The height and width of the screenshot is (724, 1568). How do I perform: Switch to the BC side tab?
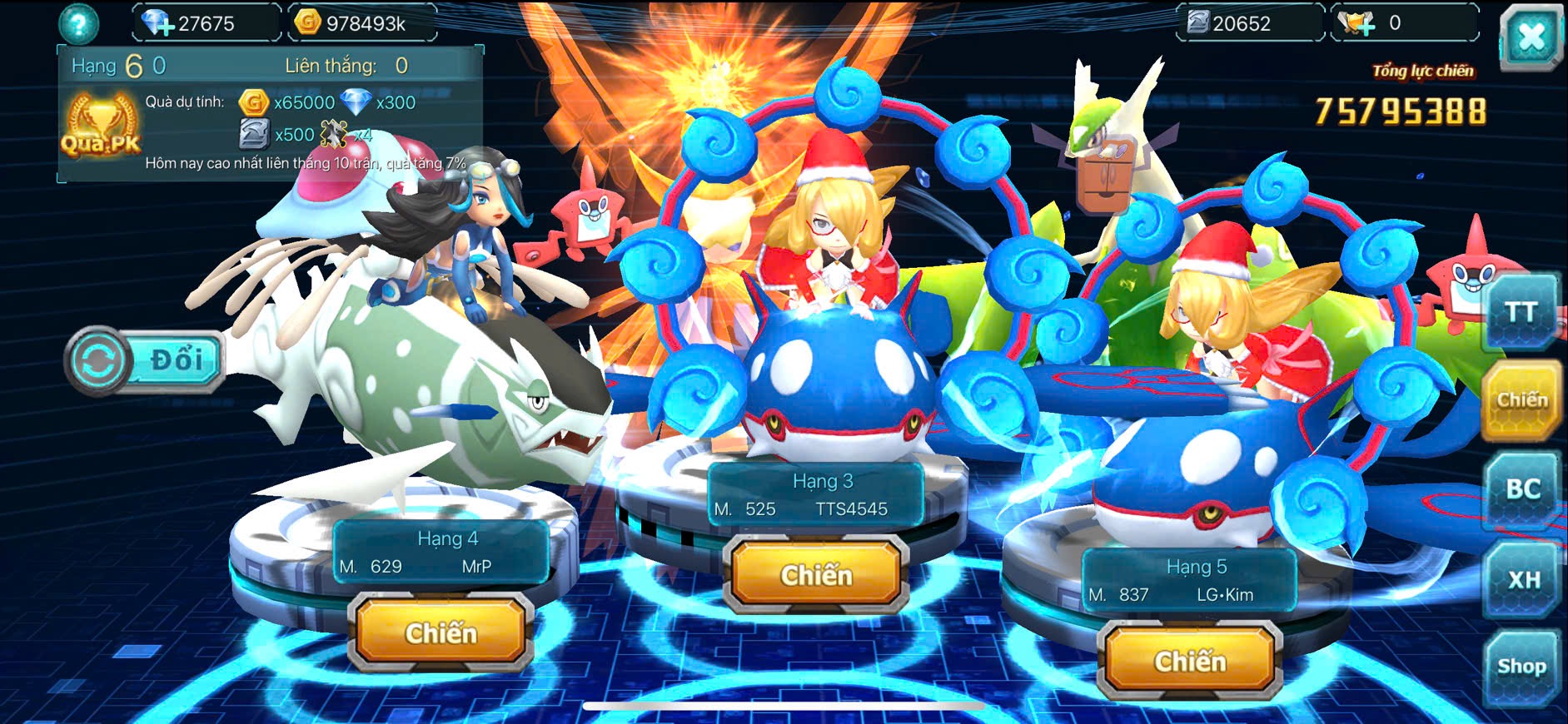[x=1522, y=489]
